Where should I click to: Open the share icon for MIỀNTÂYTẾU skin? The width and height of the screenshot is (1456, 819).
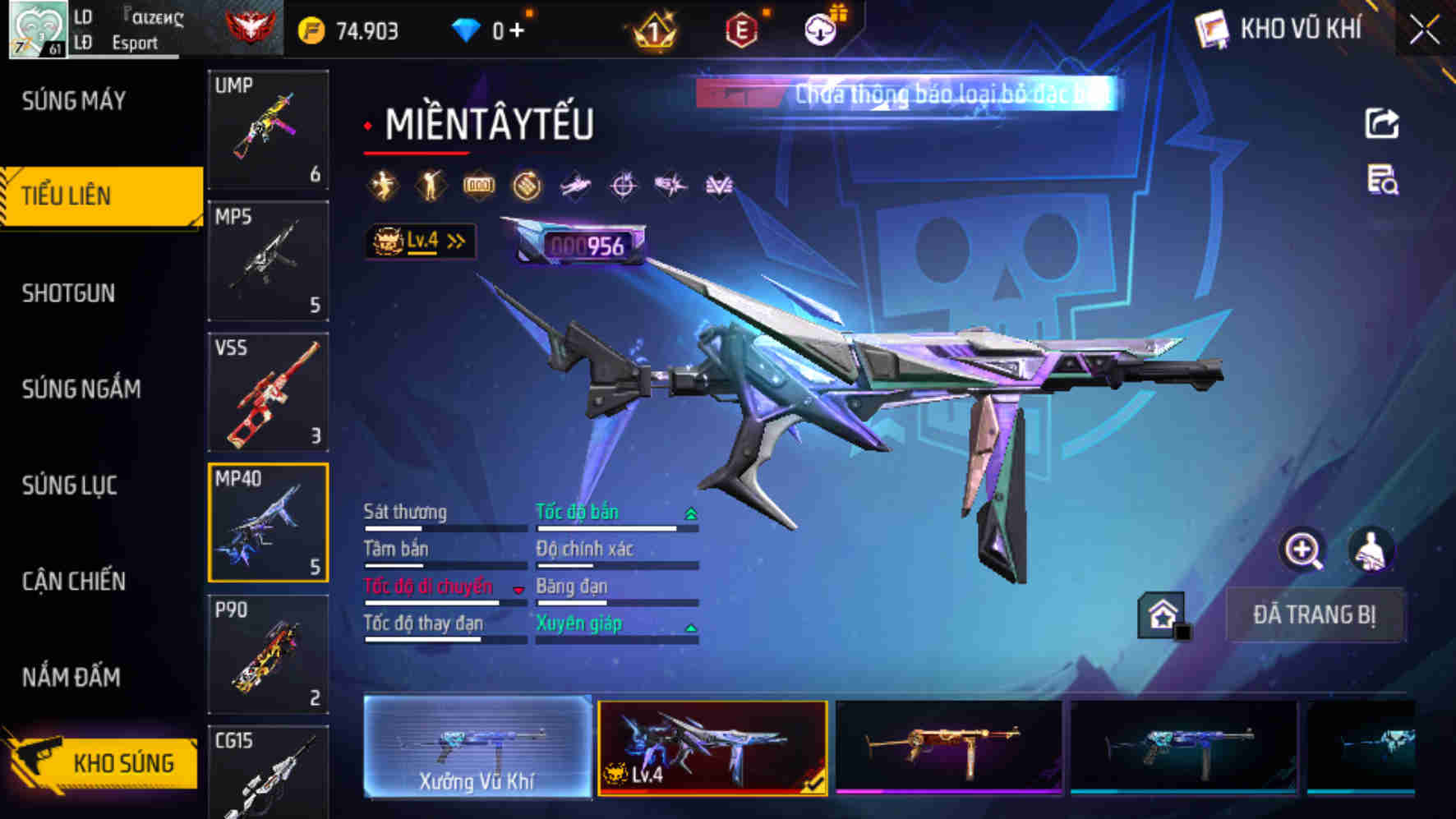coord(1383,122)
